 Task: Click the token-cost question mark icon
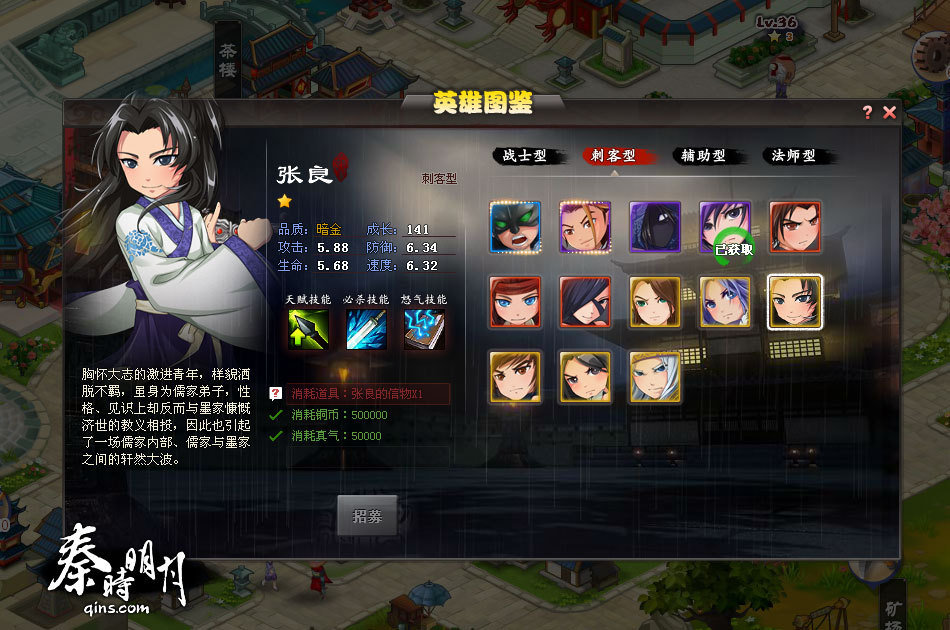pyautogui.click(x=275, y=394)
